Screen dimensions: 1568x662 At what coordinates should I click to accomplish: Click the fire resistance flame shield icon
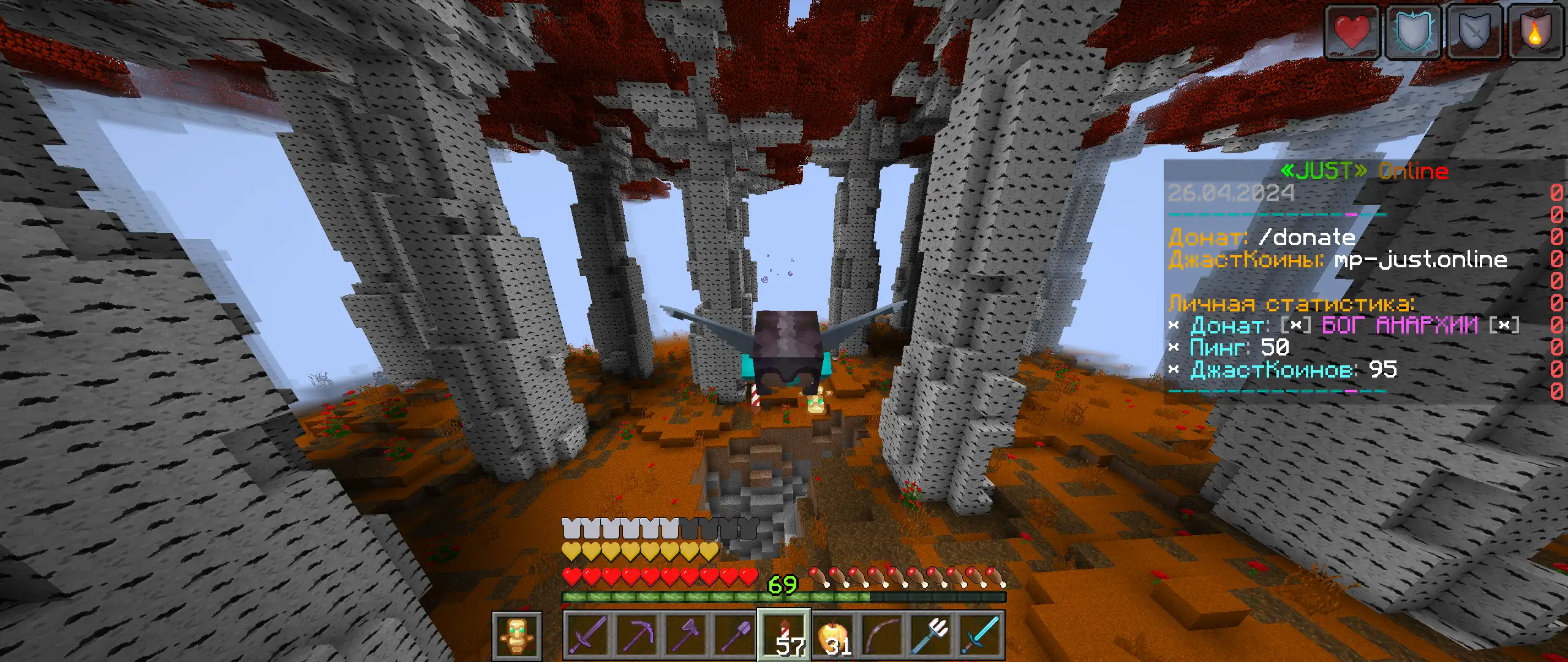[1534, 32]
